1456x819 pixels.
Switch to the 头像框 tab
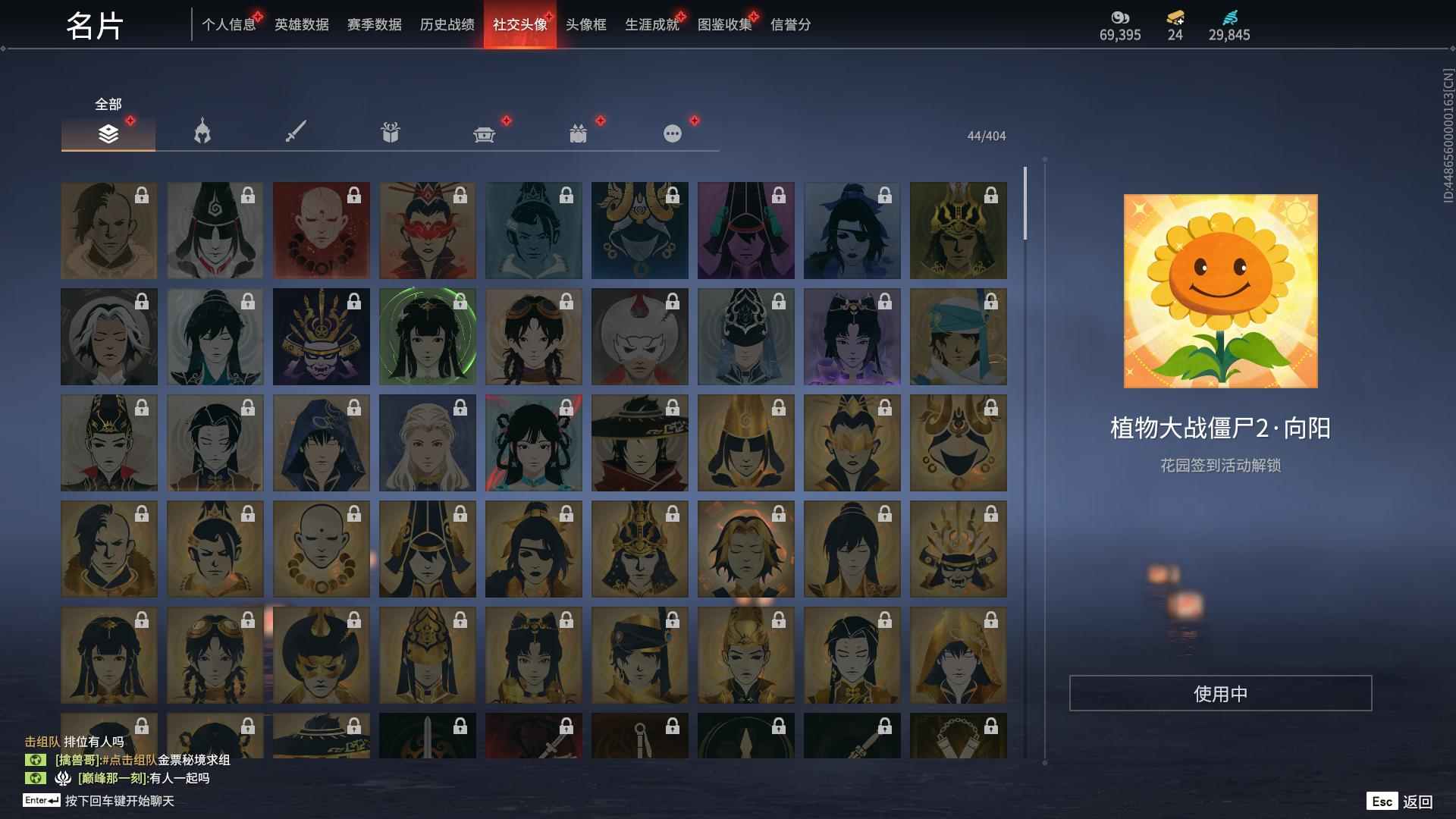(584, 24)
